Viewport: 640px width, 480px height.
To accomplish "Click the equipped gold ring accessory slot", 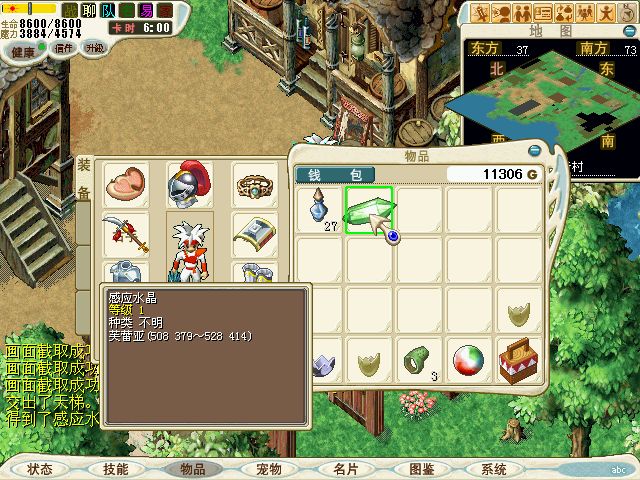I will (254, 185).
